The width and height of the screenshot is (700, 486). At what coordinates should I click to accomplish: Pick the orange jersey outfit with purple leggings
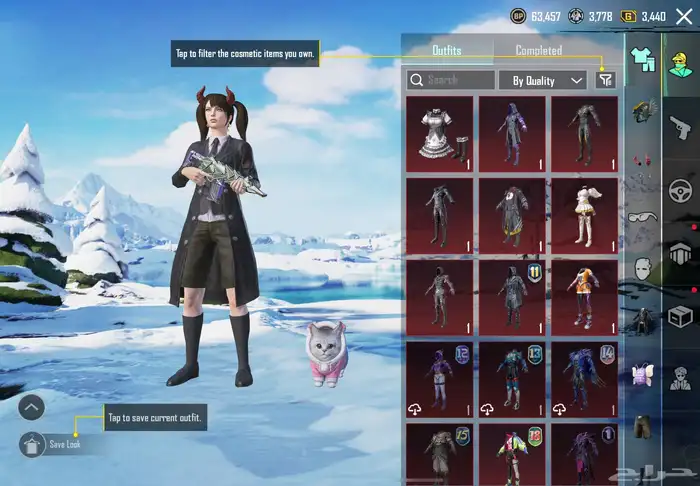point(583,295)
